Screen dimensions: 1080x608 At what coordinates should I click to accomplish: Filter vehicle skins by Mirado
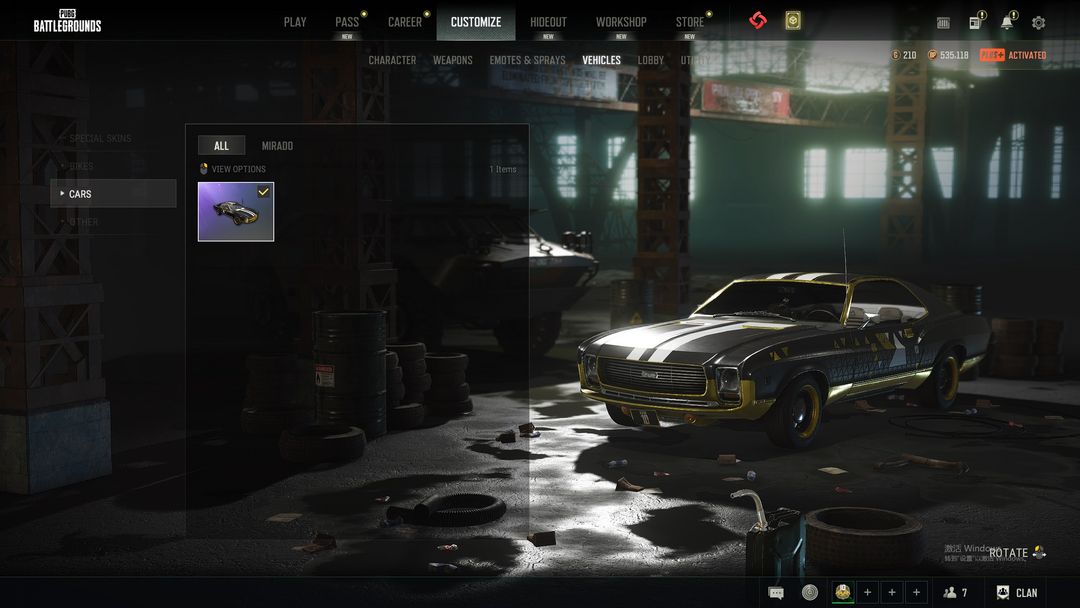click(x=277, y=146)
